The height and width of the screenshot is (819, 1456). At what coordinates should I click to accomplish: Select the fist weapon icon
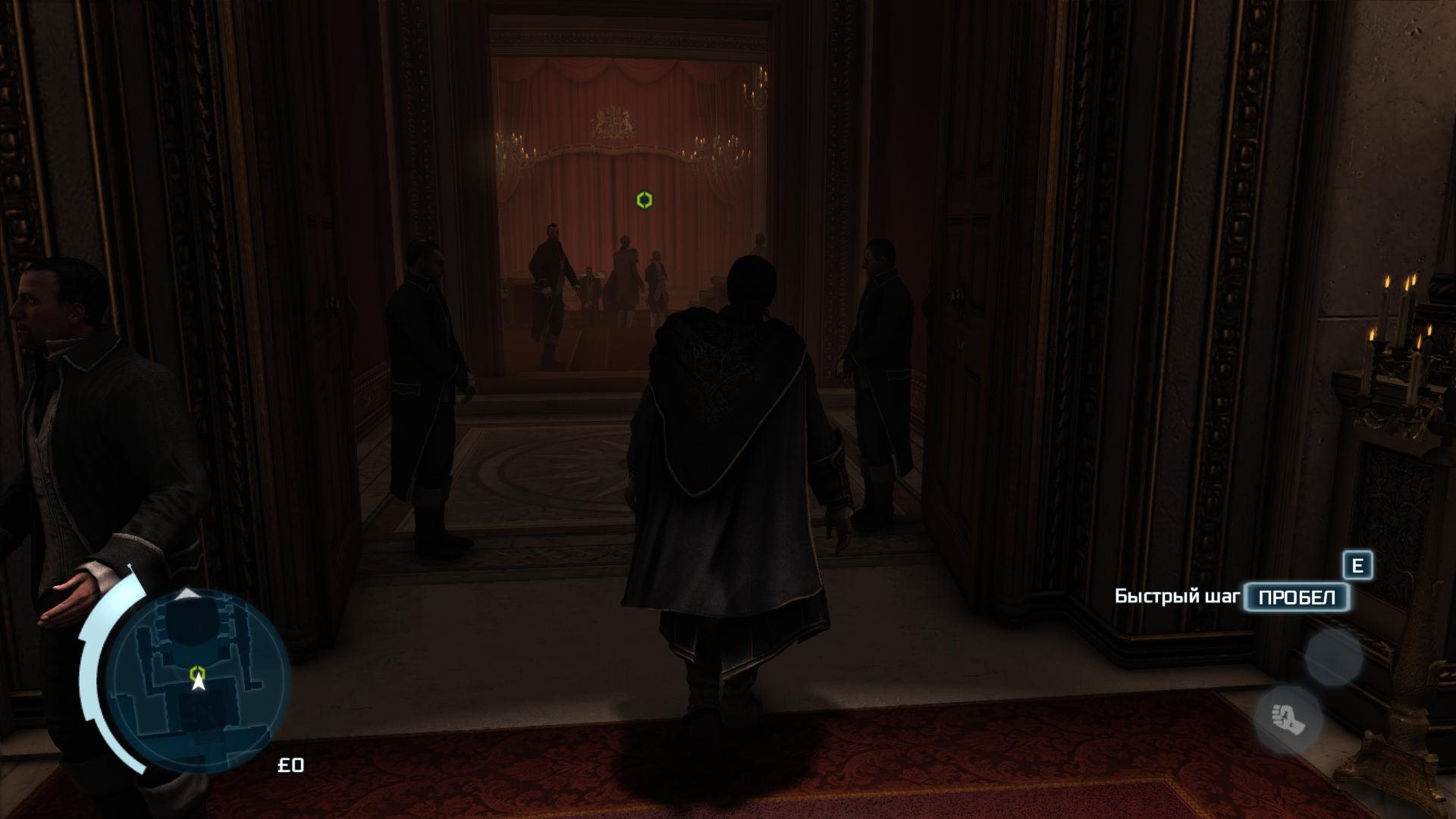point(1288,717)
